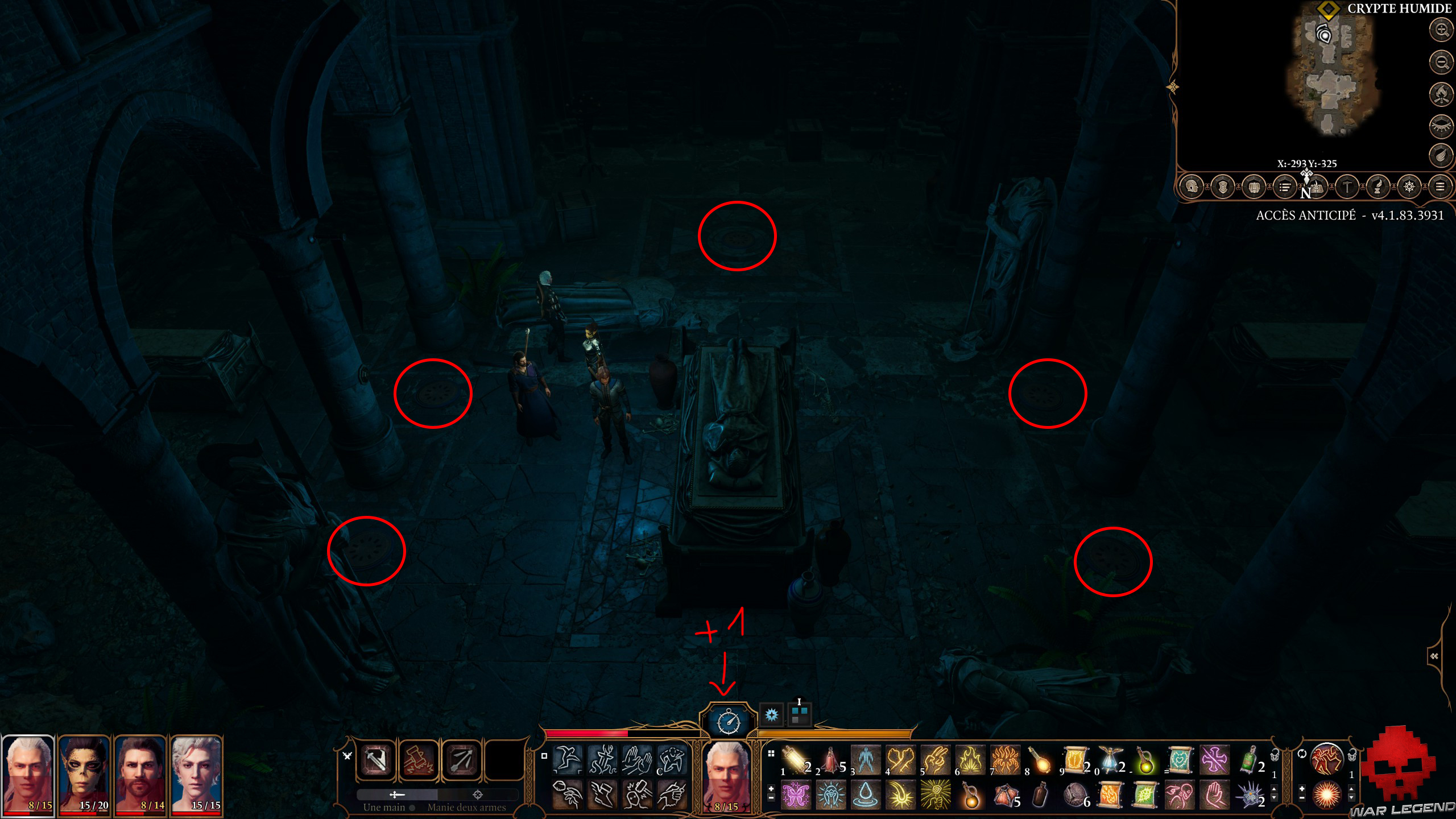Viewport: 1456px width, 819px height.
Task: Zoom in on the minimap
Action: tap(1441, 30)
